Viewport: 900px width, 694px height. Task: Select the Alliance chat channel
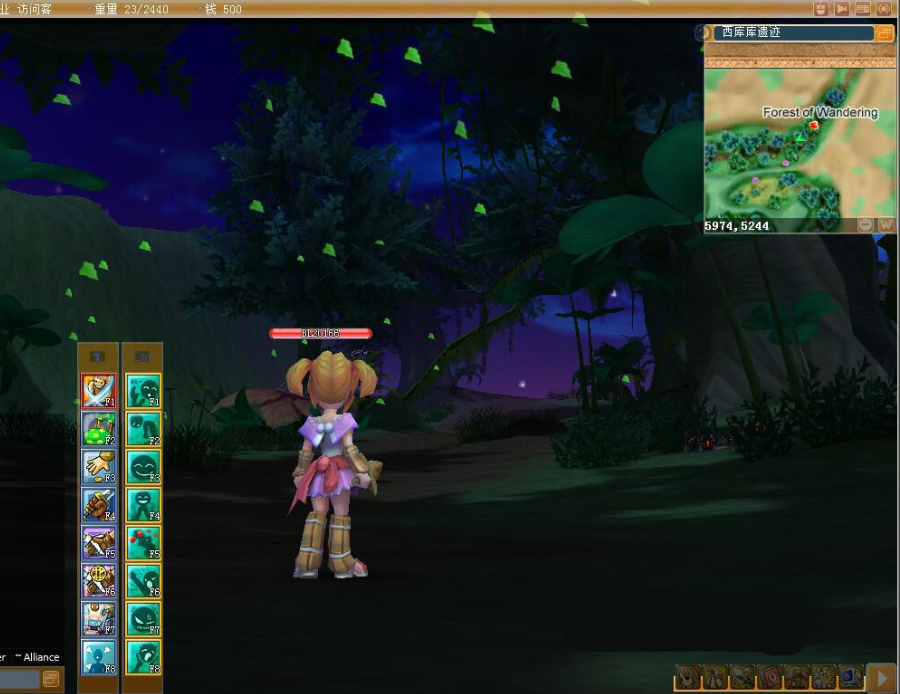point(38,657)
